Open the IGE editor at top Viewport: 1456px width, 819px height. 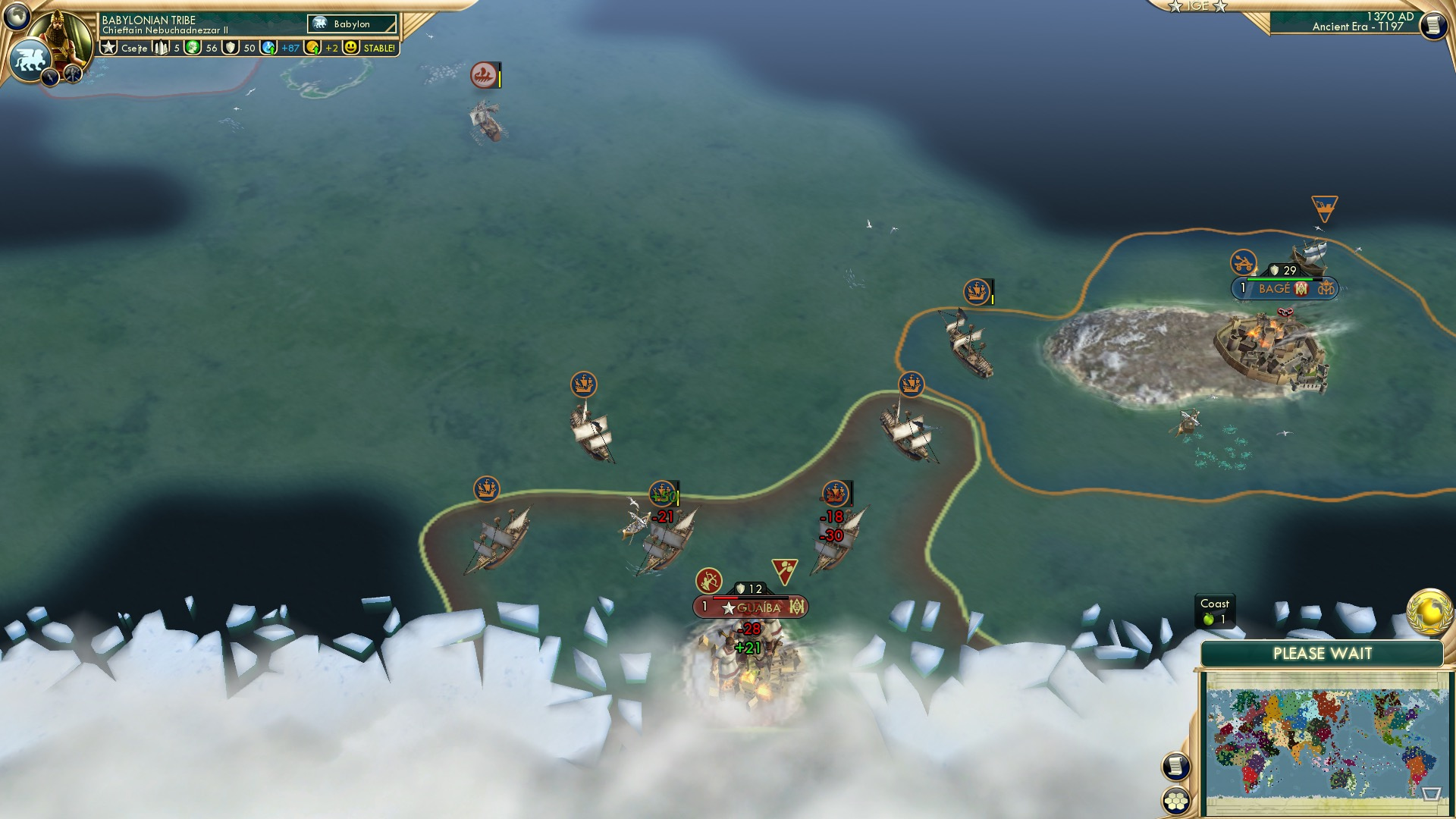click(1197, 6)
